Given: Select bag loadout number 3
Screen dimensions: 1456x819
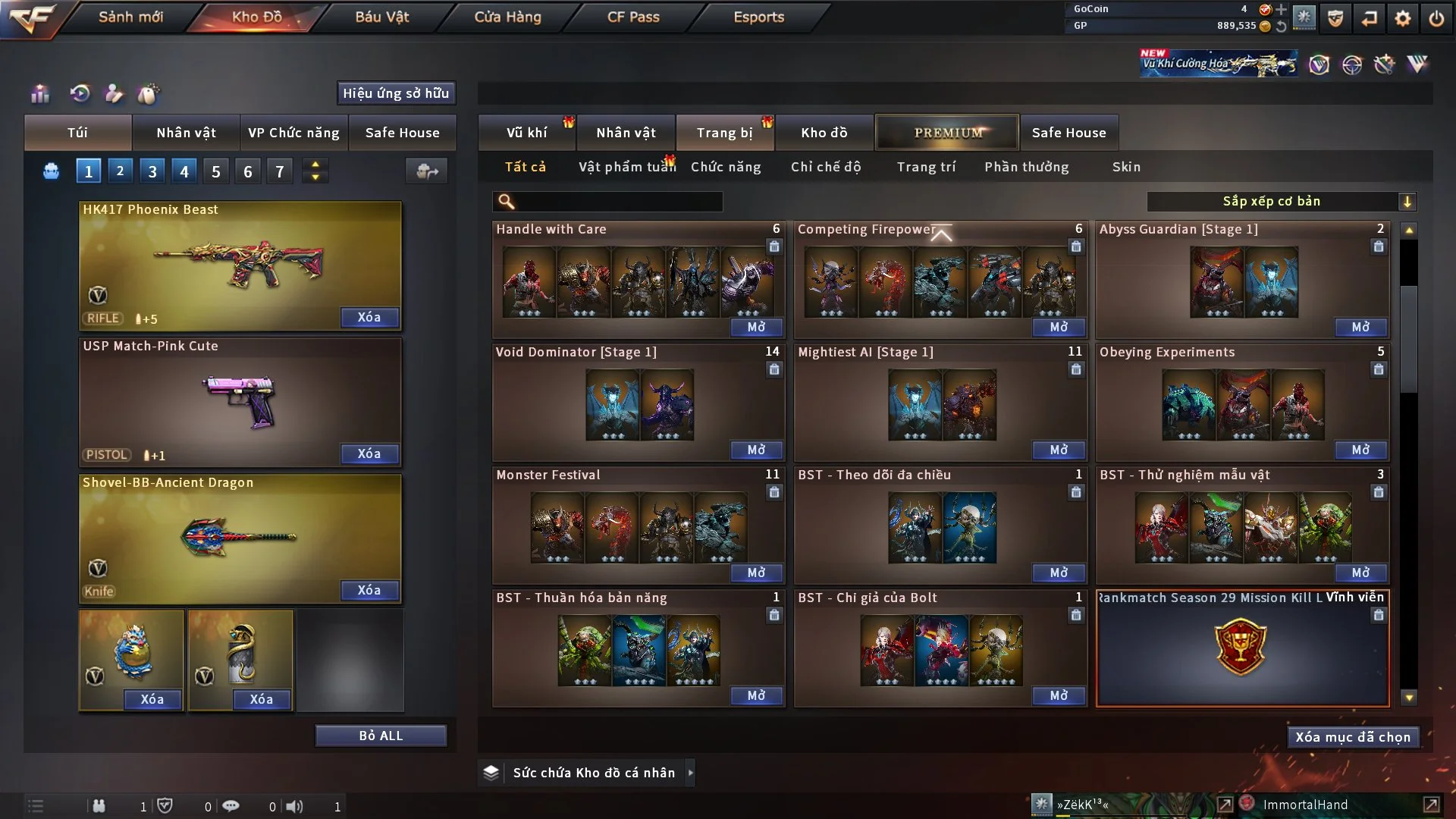Looking at the screenshot, I should (152, 171).
